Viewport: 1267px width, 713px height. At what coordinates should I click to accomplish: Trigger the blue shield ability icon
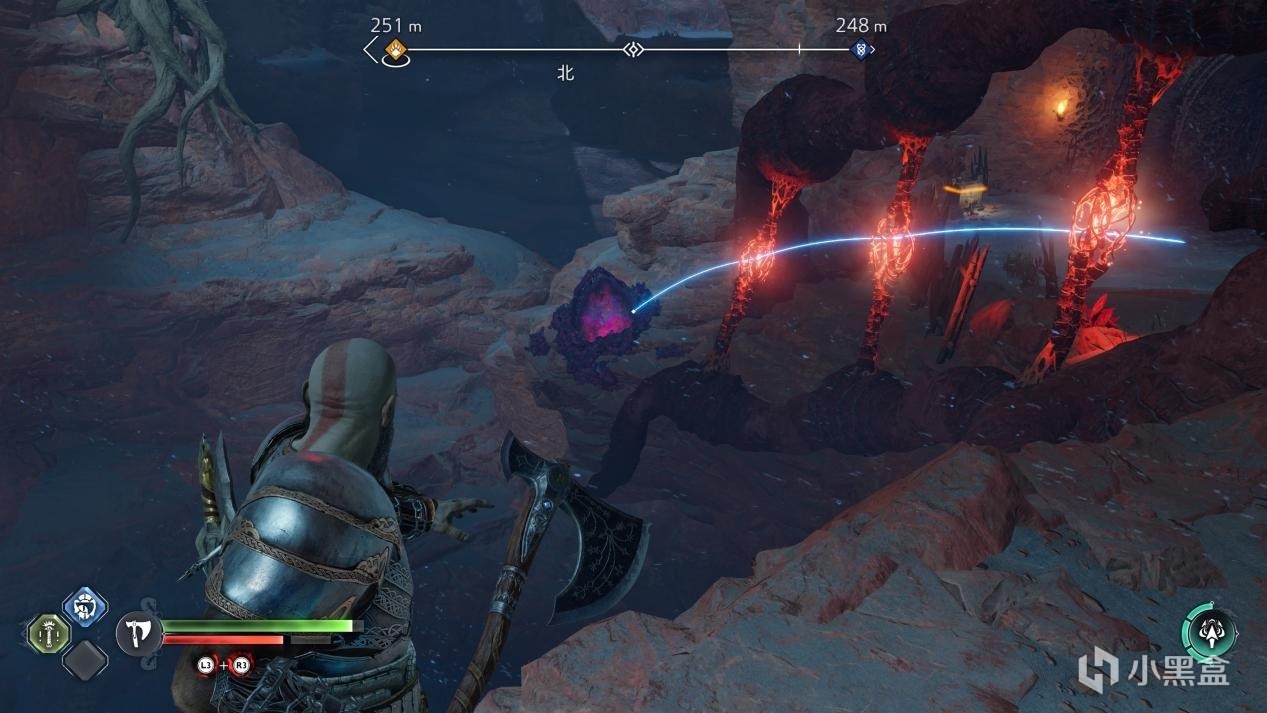[85, 607]
